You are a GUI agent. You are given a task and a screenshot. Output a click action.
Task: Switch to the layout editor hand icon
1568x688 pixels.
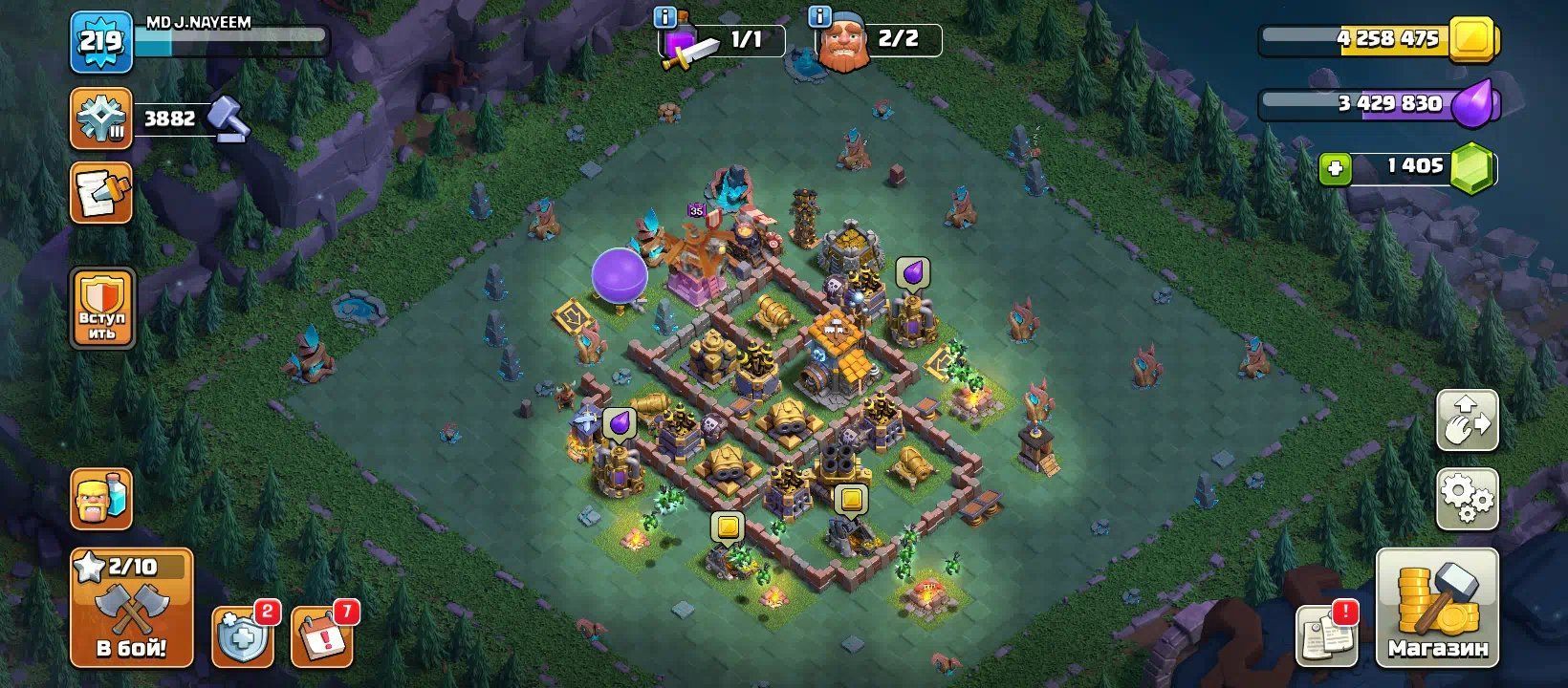tap(1467, 421)
